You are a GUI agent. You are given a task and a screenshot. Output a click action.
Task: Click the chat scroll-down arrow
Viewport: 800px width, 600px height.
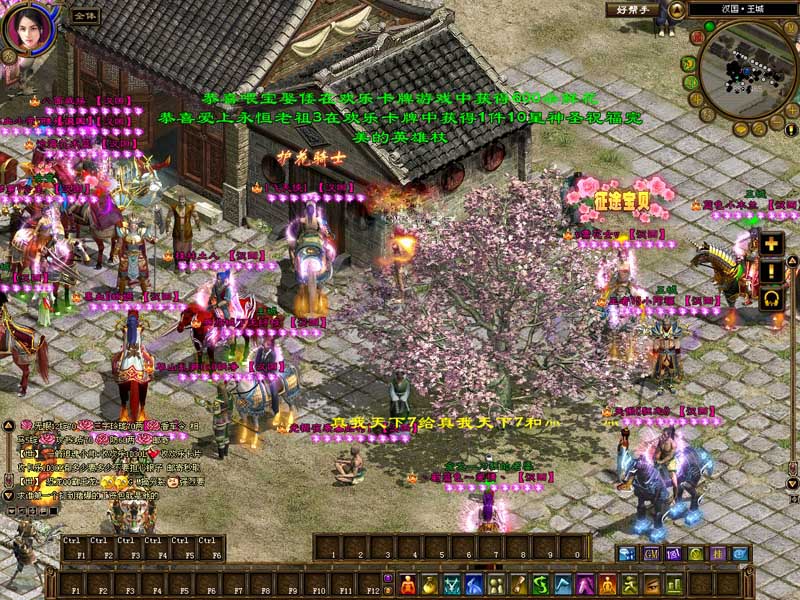tap(8, 496)
